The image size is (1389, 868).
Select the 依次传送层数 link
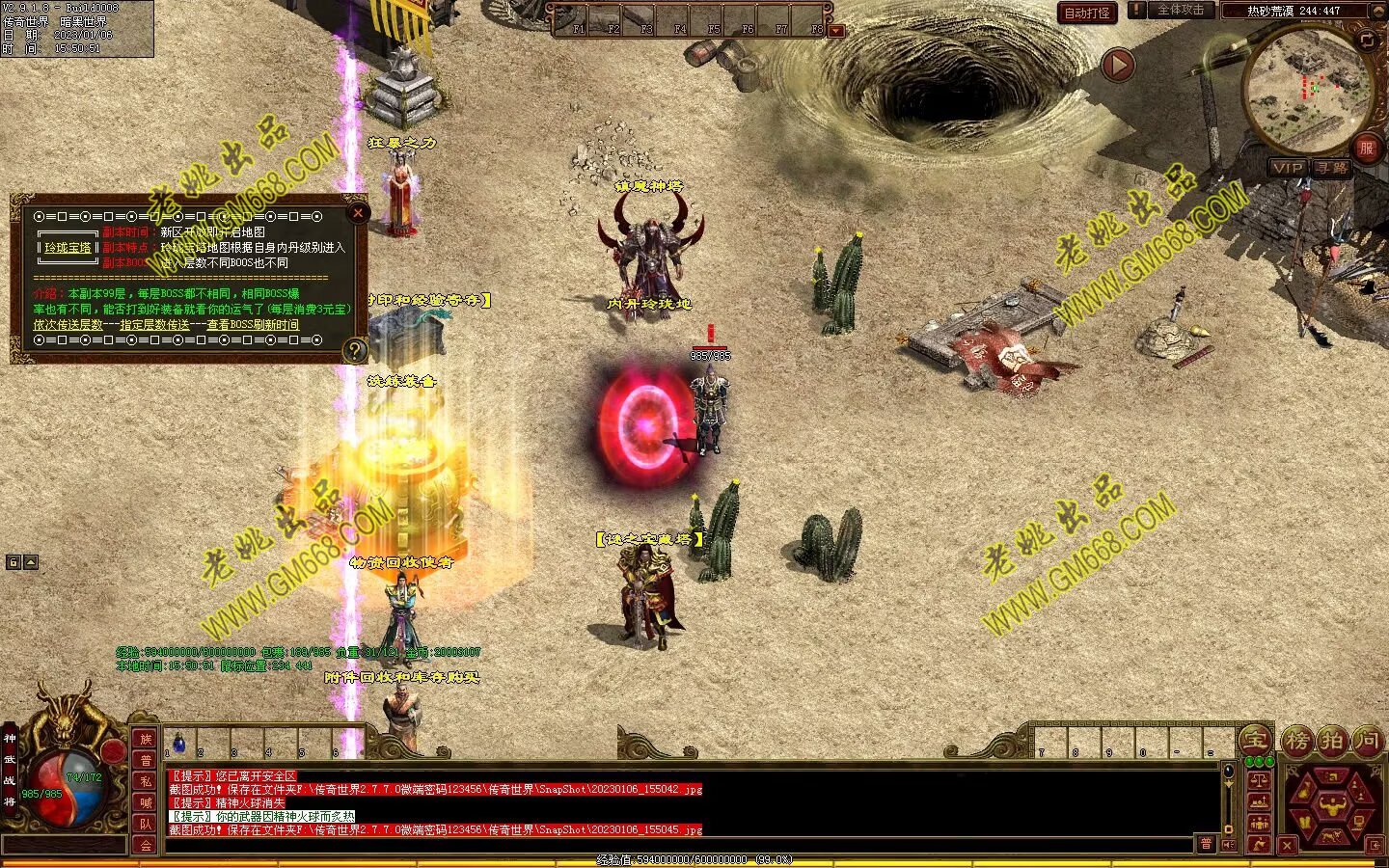(68, 325)
